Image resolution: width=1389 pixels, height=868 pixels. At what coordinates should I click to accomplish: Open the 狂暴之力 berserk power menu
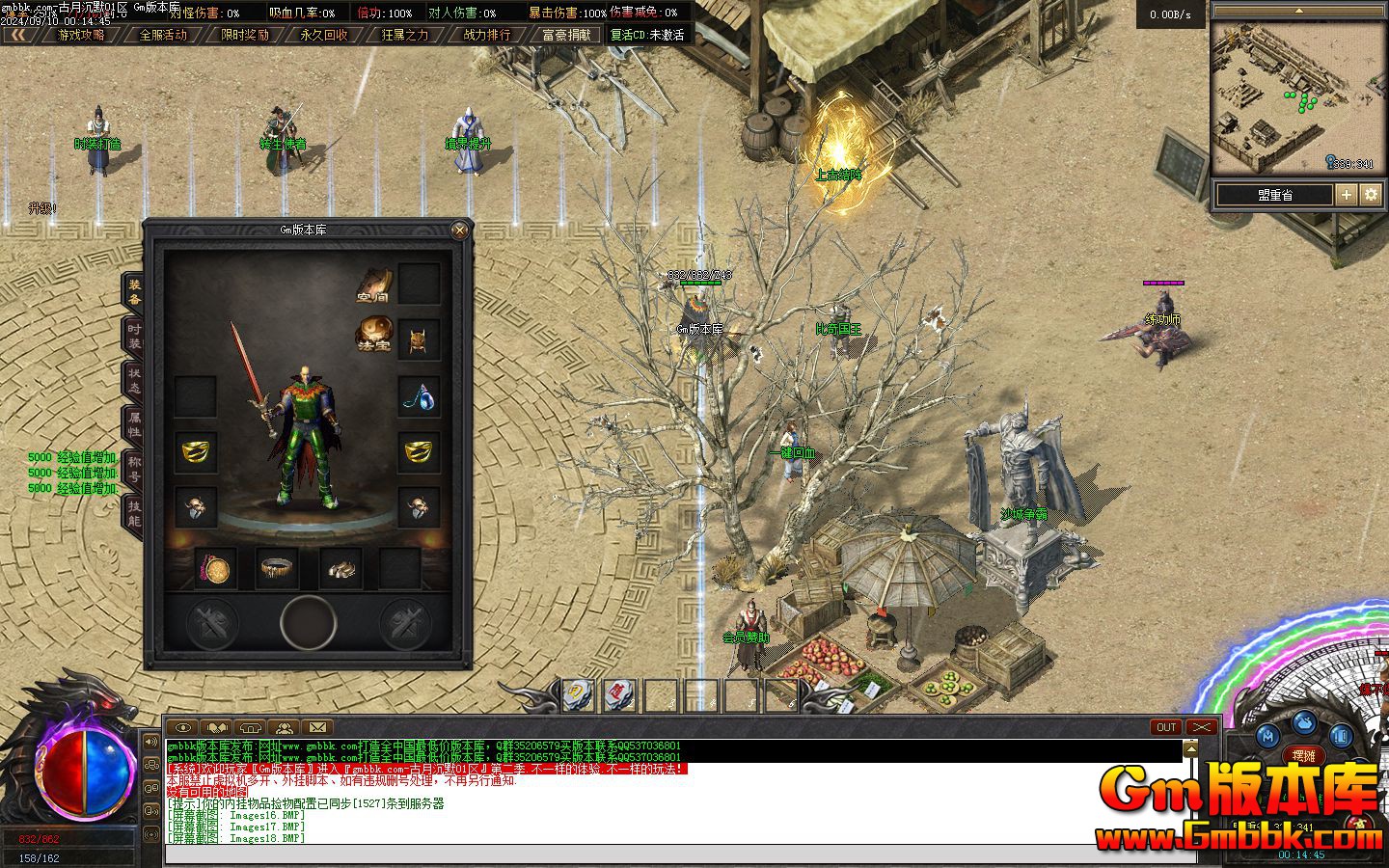coord(405,35)
